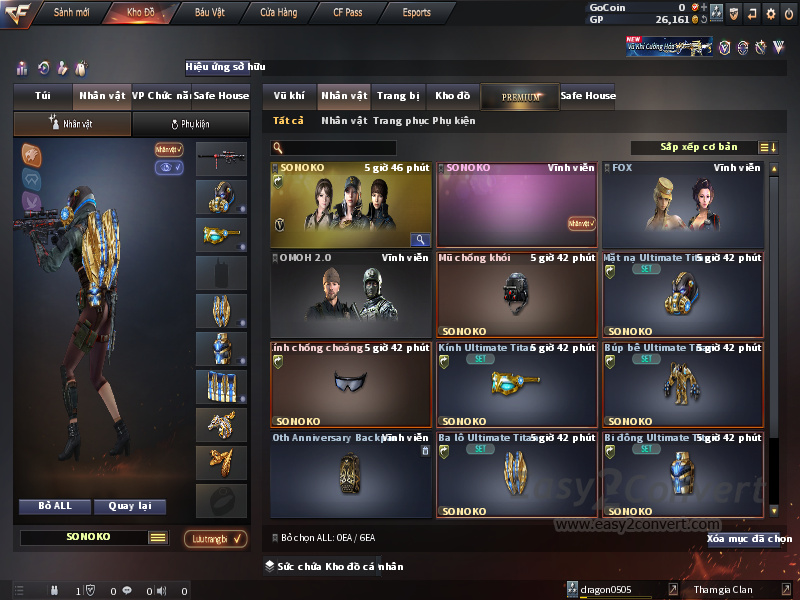Open the Sắp xếp cơ bản sort dropdown
This screenshot has height=600, width=800.
point(699,147)
